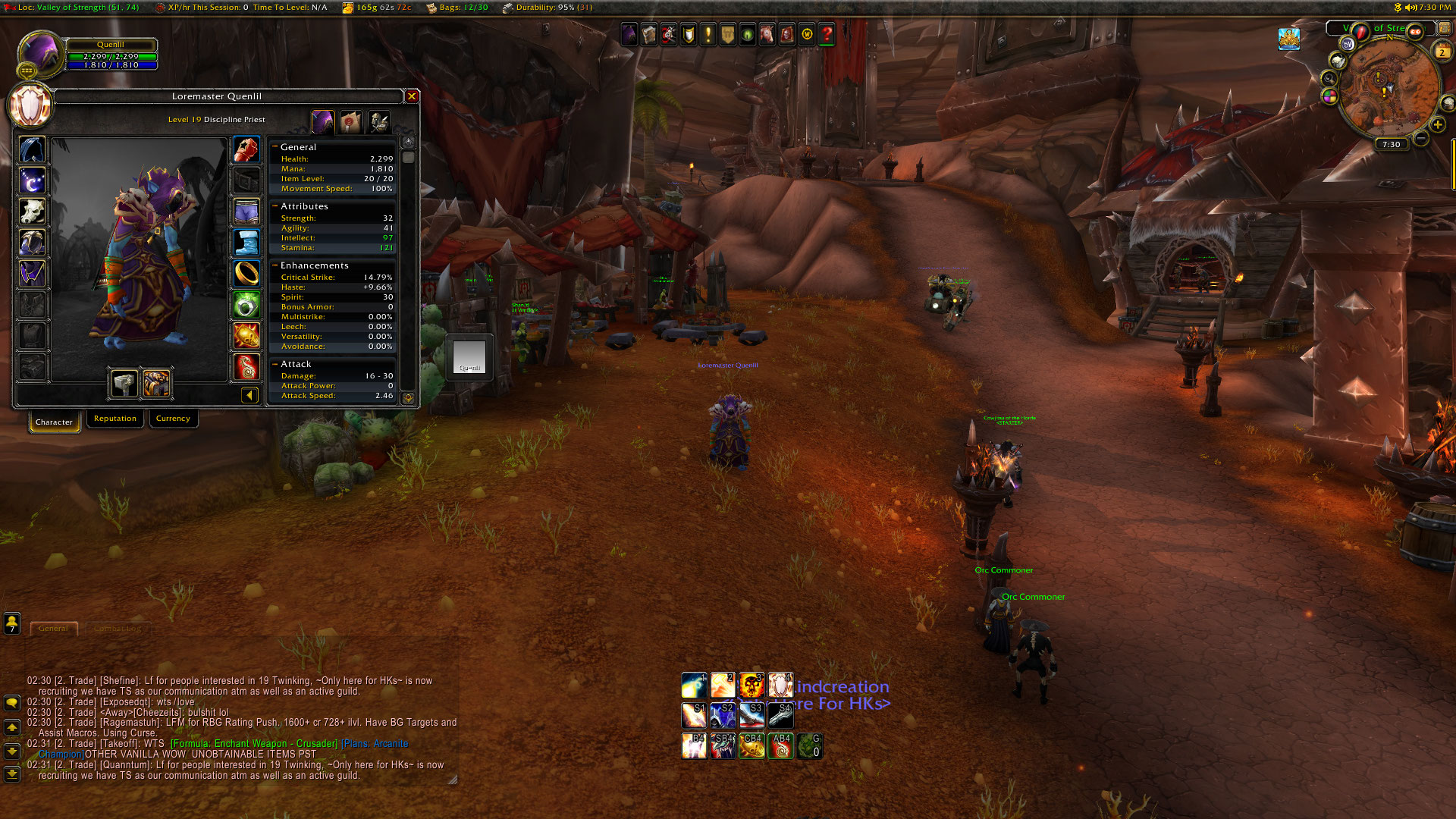This screenshot has width=1456, height=819.
Task: Click the red question mark help icon
Action: 827,35
